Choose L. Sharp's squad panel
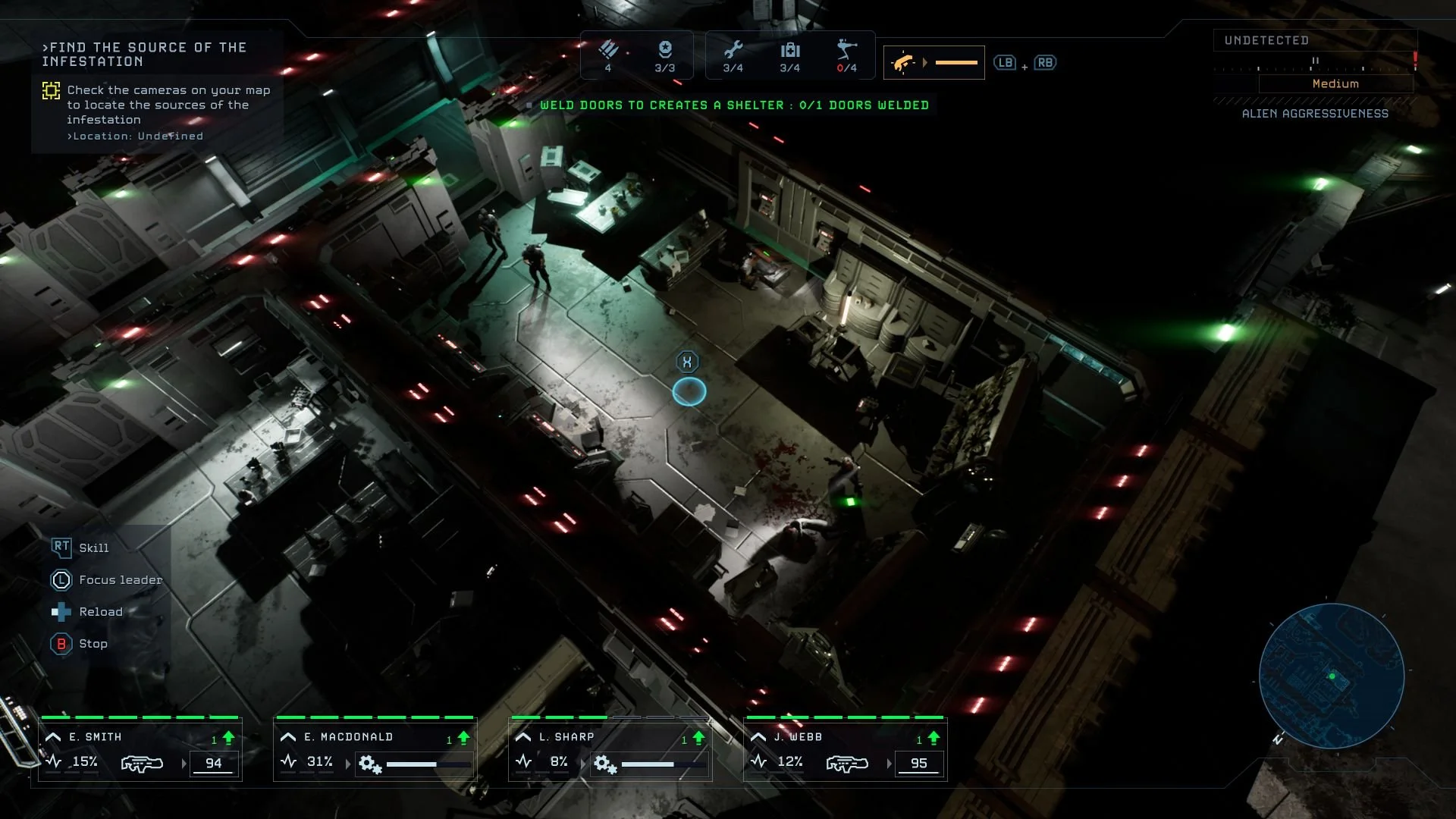 tap(610, 749)
